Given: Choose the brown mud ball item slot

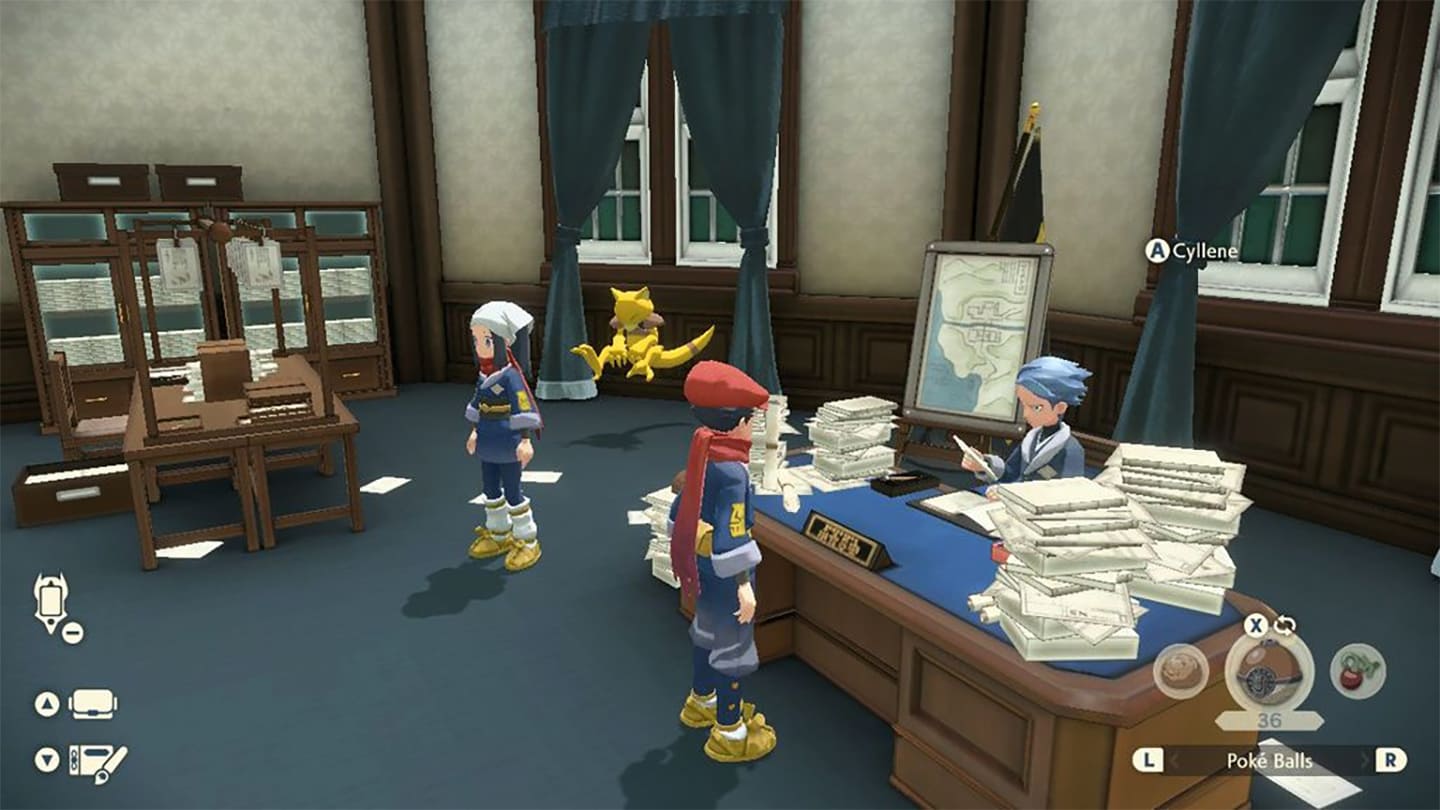Looking at the screenshot, I should tap(1181, 671).
